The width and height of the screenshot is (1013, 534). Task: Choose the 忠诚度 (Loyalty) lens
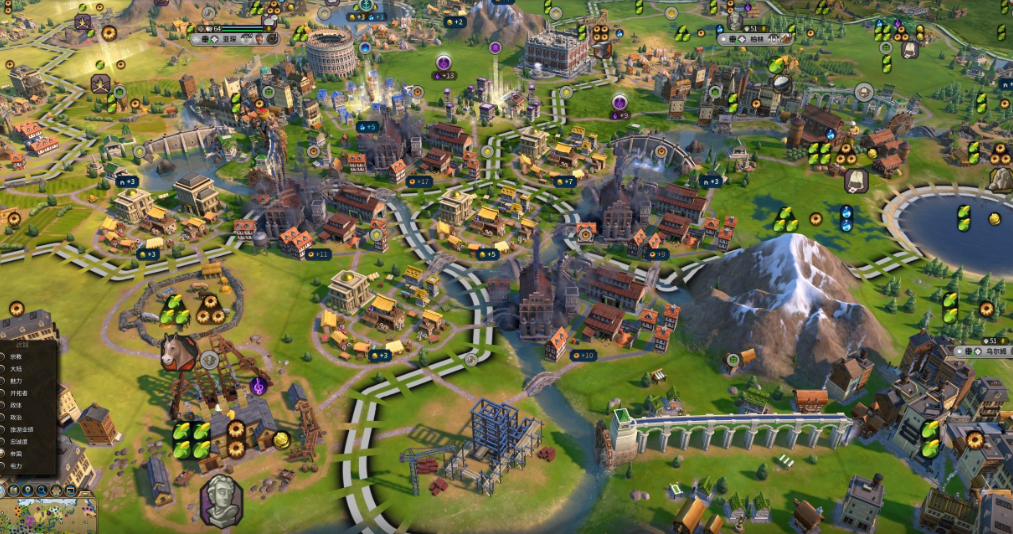[x=18, y=441]
